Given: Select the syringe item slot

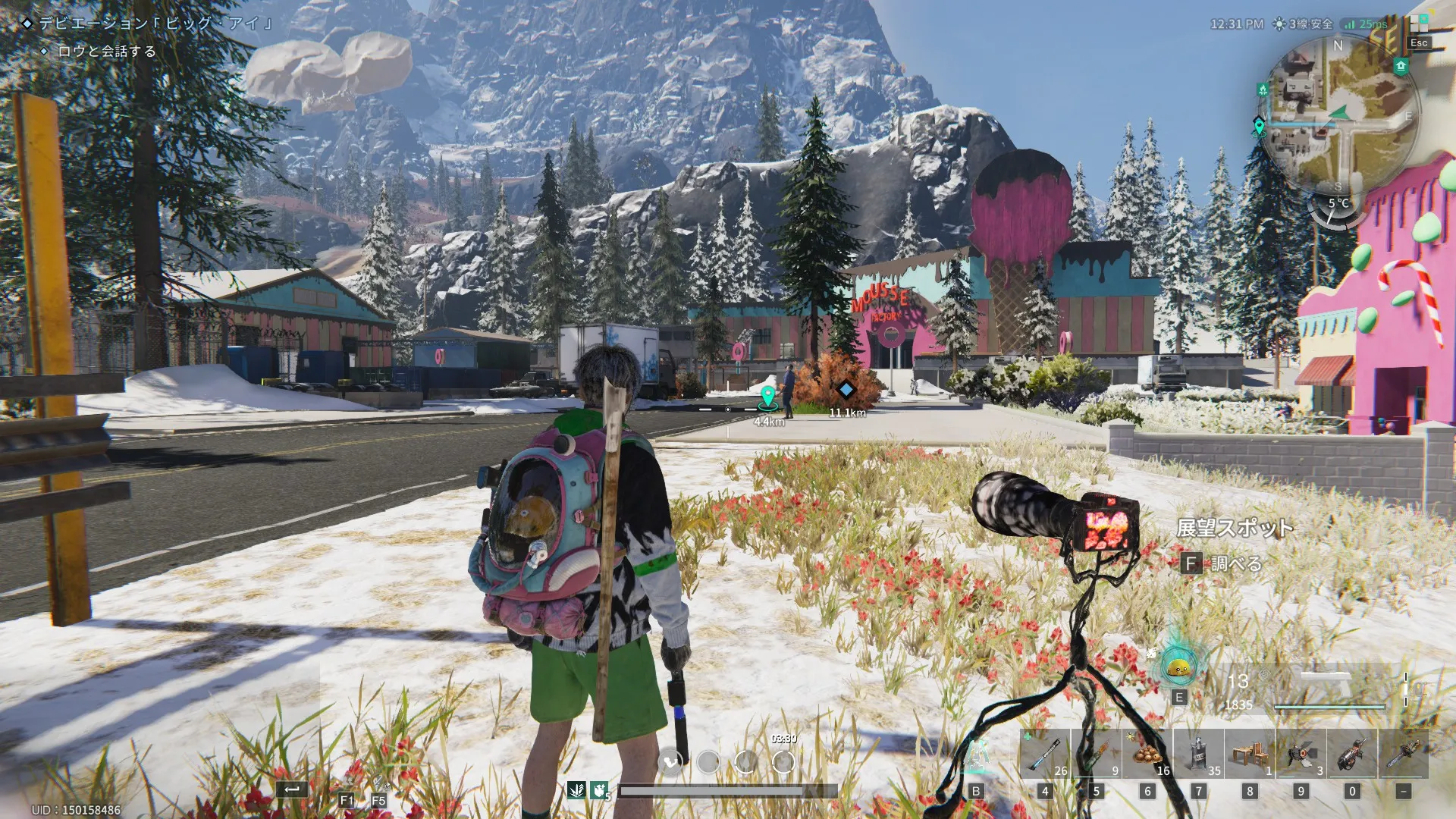Looking at the screenshot, I should tap(1044, 755).
